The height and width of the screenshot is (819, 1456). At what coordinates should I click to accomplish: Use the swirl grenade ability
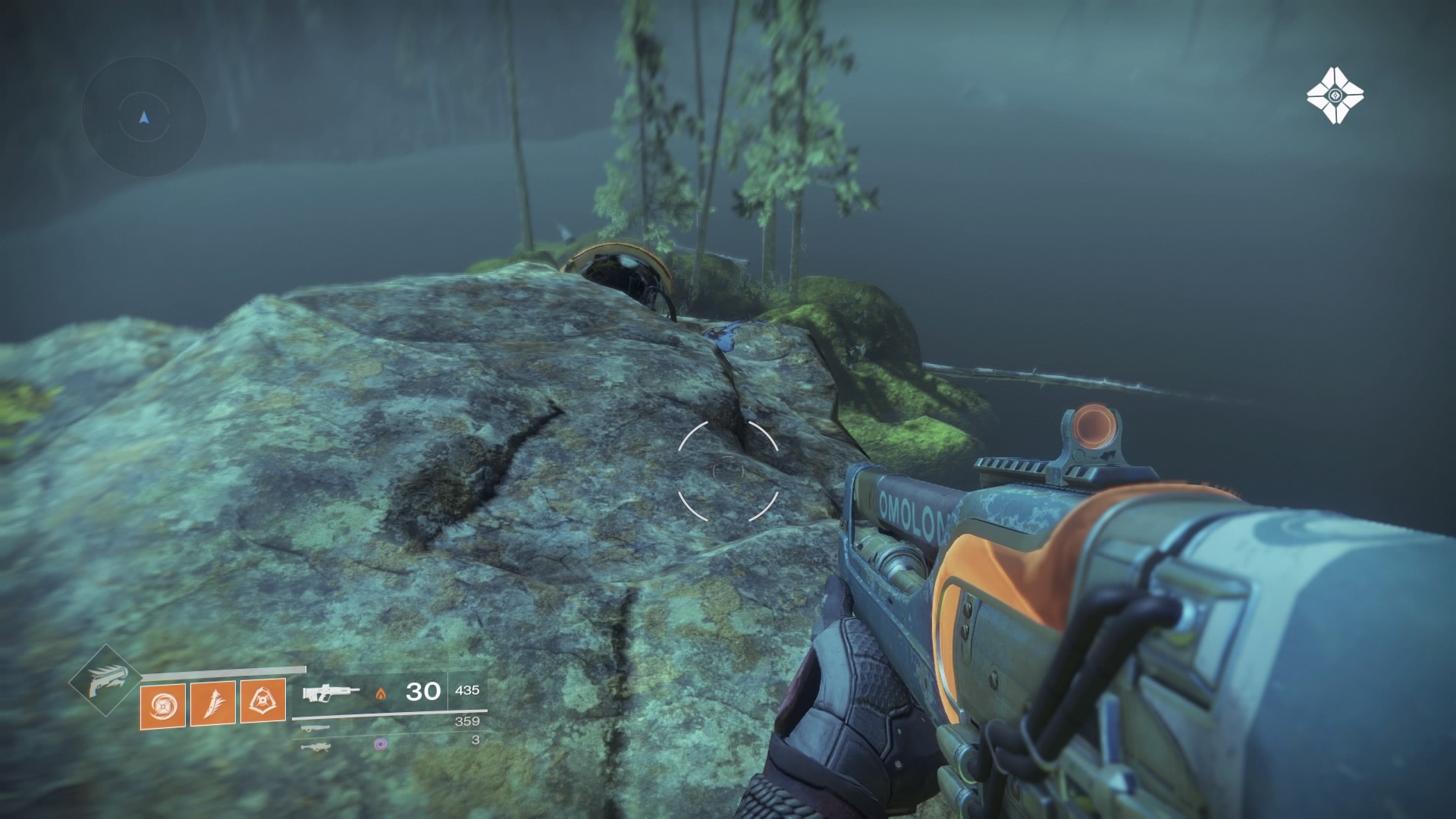point(162,704)
